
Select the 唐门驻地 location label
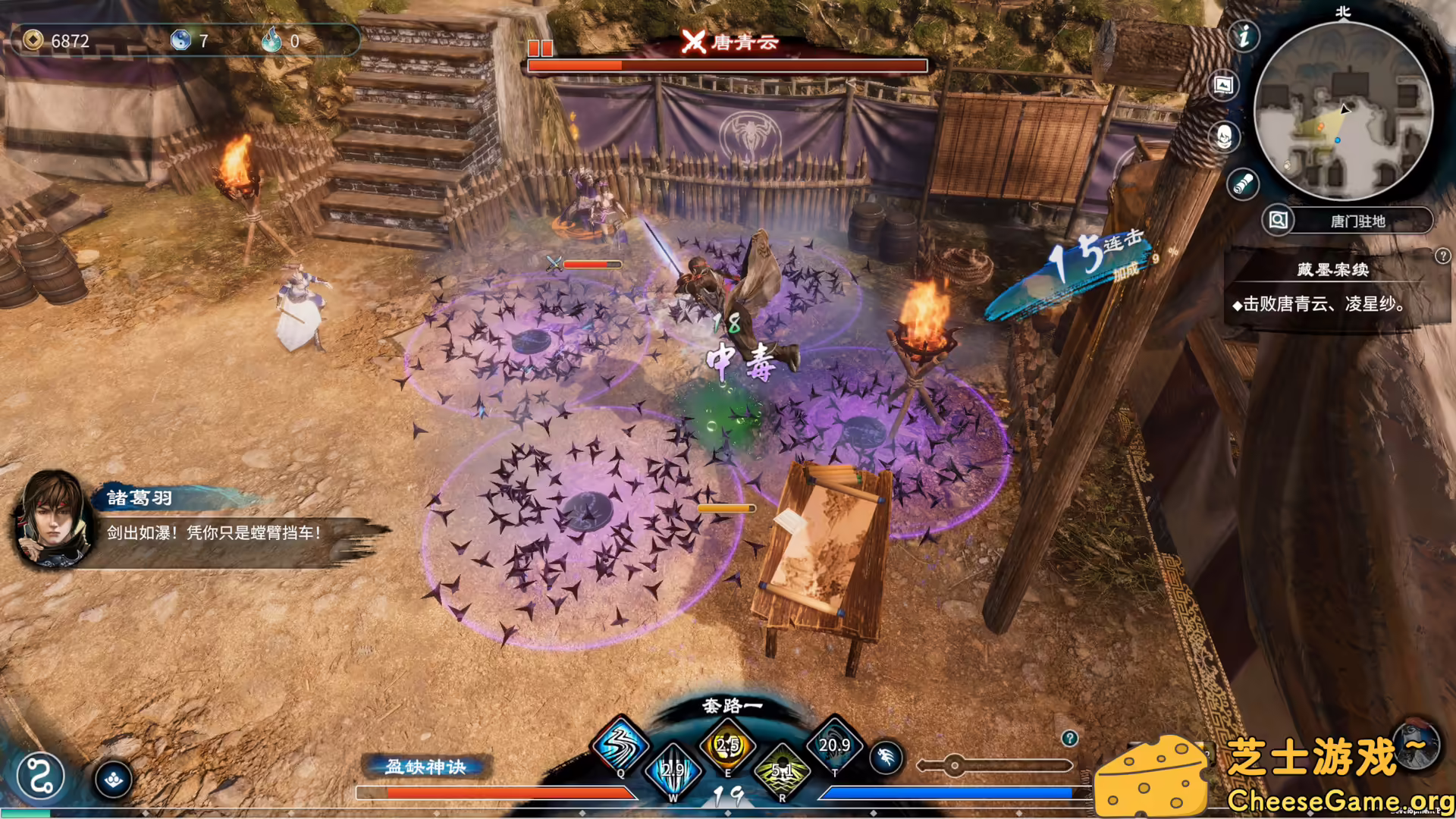pos(1357,221)
